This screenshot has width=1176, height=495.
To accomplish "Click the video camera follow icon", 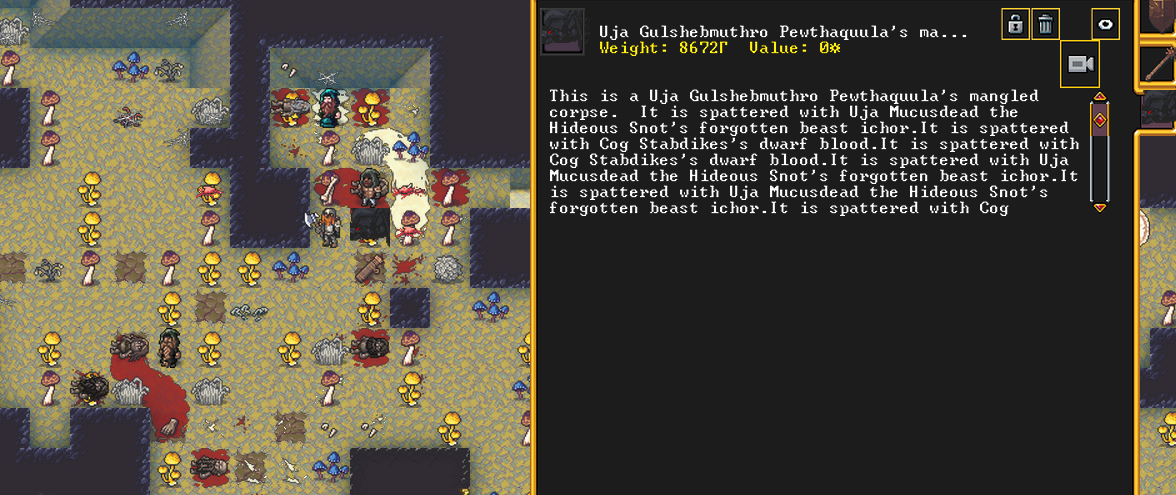I will tap(1079, 65).
